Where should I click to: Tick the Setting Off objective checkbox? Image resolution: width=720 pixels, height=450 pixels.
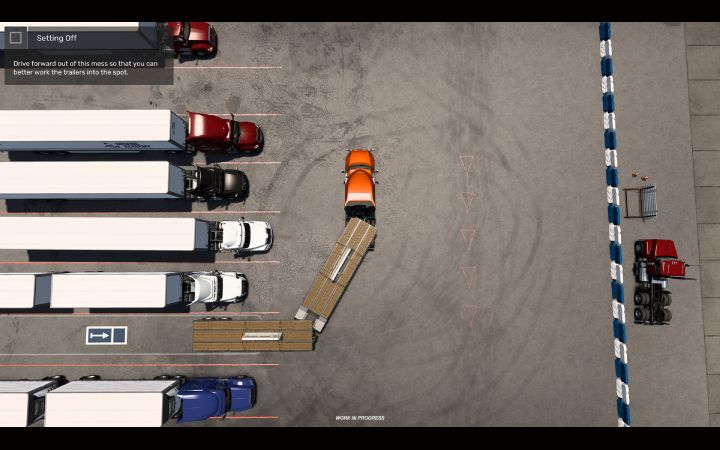(x=16, y=38)
